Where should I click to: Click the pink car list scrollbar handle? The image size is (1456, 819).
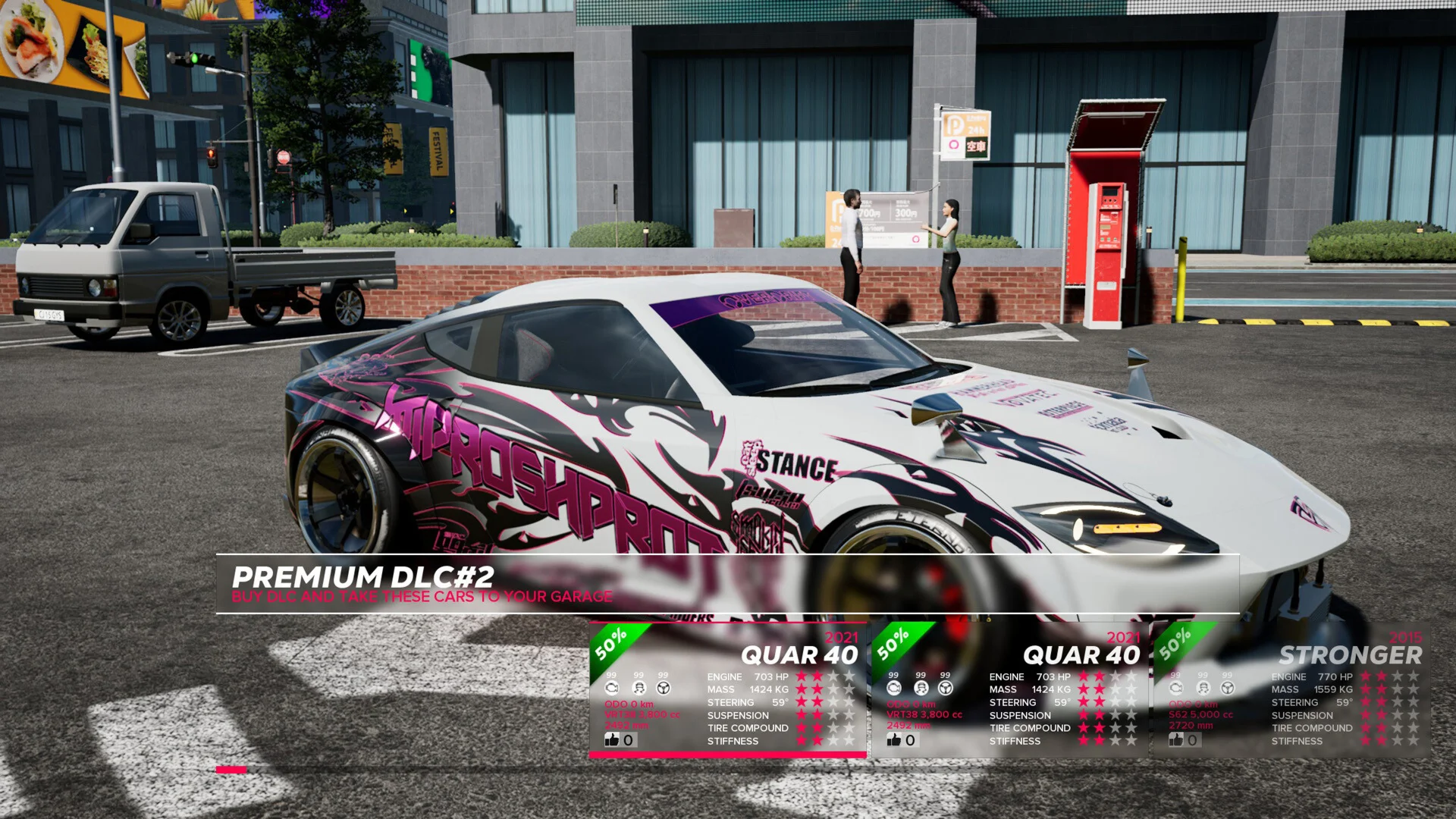[x=231, y=770]
